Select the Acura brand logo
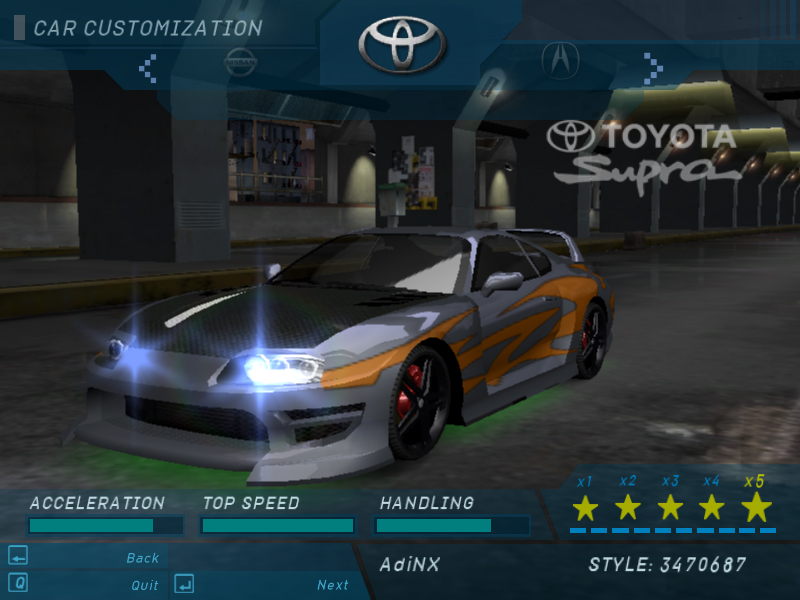The width and height of the screenshot is (800, 600). 560,60
